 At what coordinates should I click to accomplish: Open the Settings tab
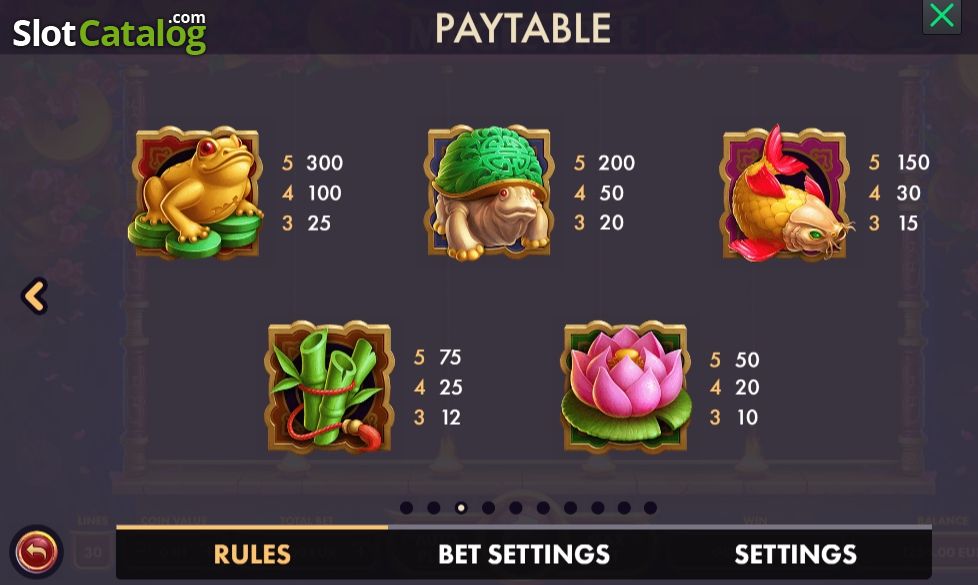tap(795, 554)
